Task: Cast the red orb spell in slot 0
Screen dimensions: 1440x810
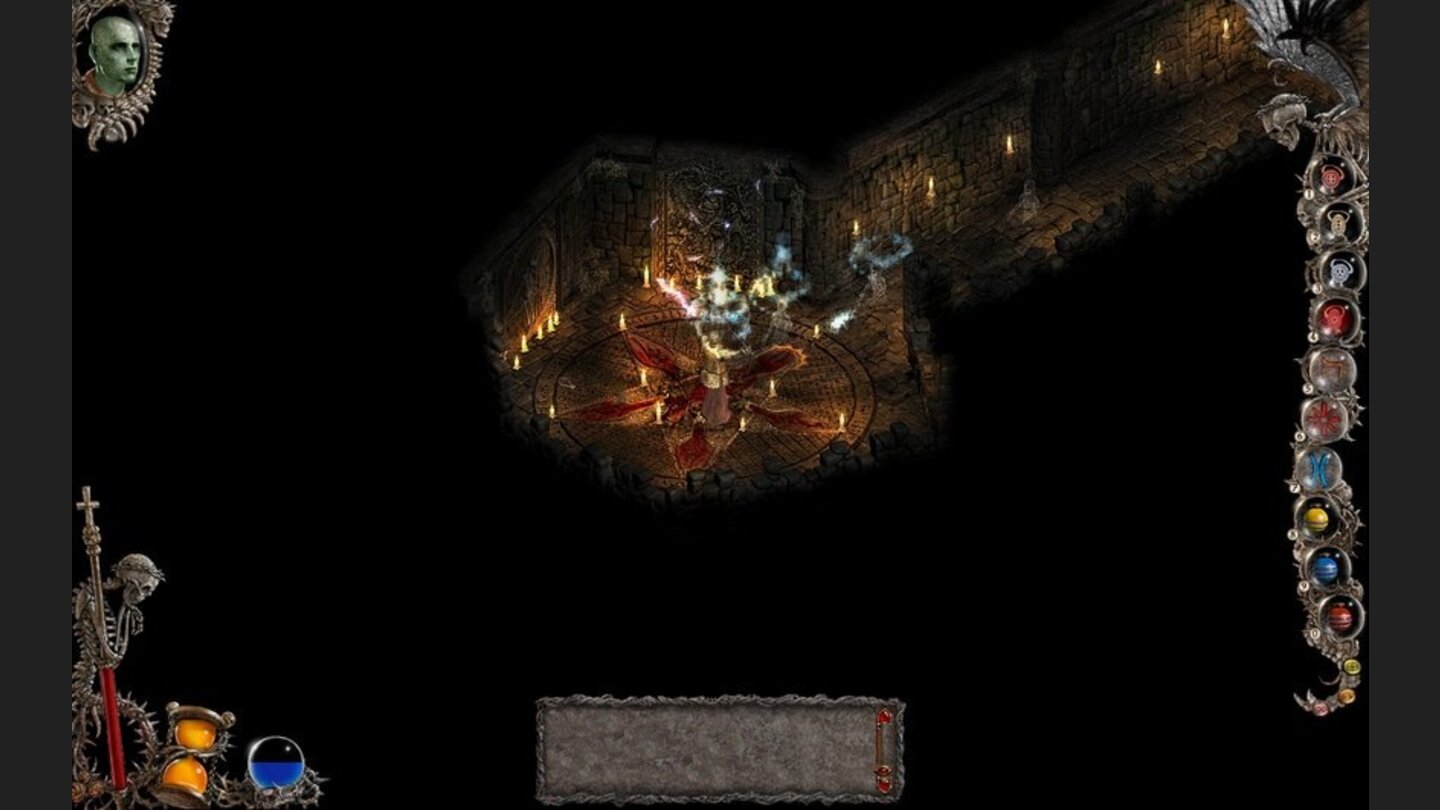Action: tap(1339, 616)
